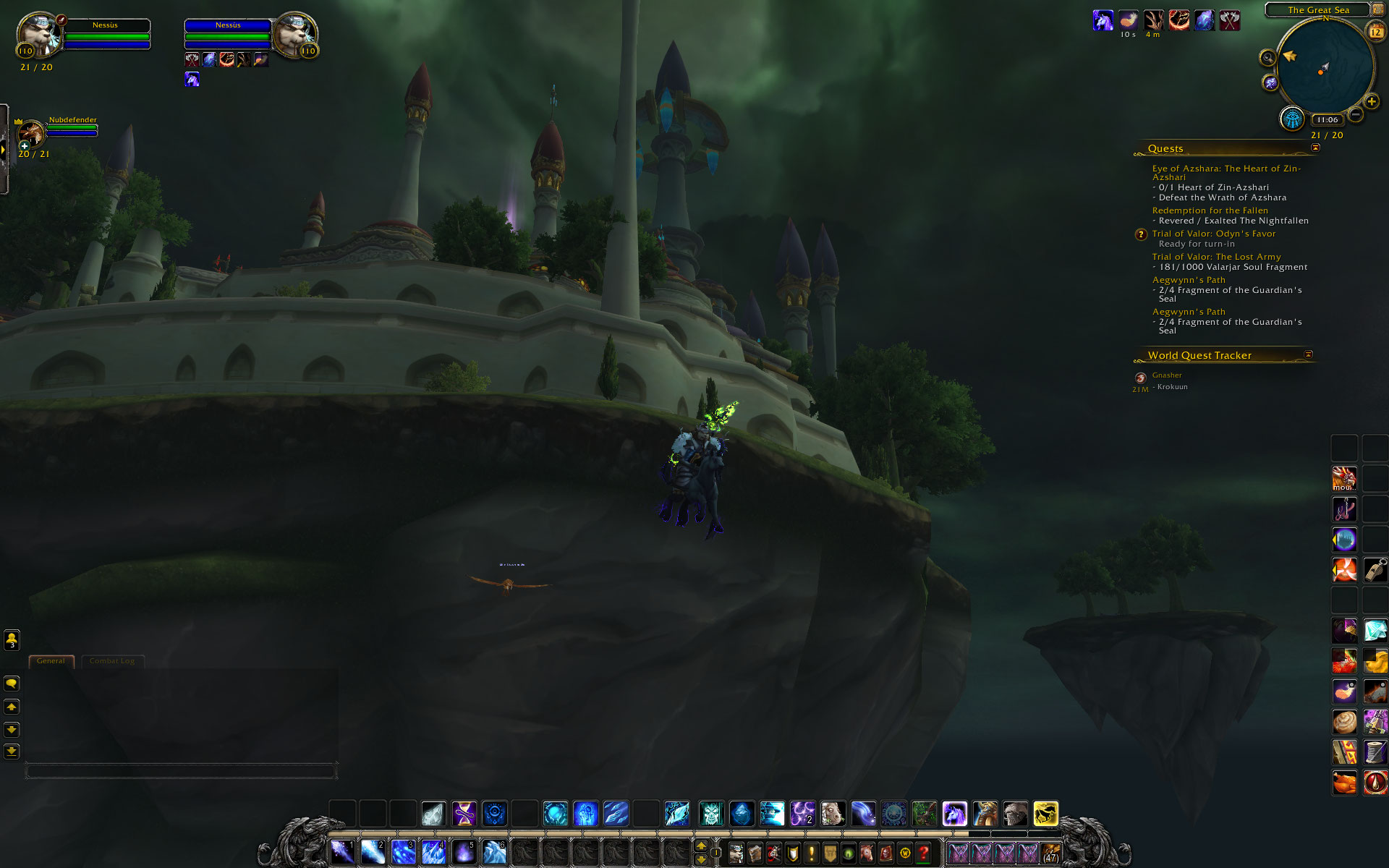This screenshot has width=1389, height=868.
Task: Select the Trial of Valor: Odyn's Favor quest
Action: tap(1213, 234)
